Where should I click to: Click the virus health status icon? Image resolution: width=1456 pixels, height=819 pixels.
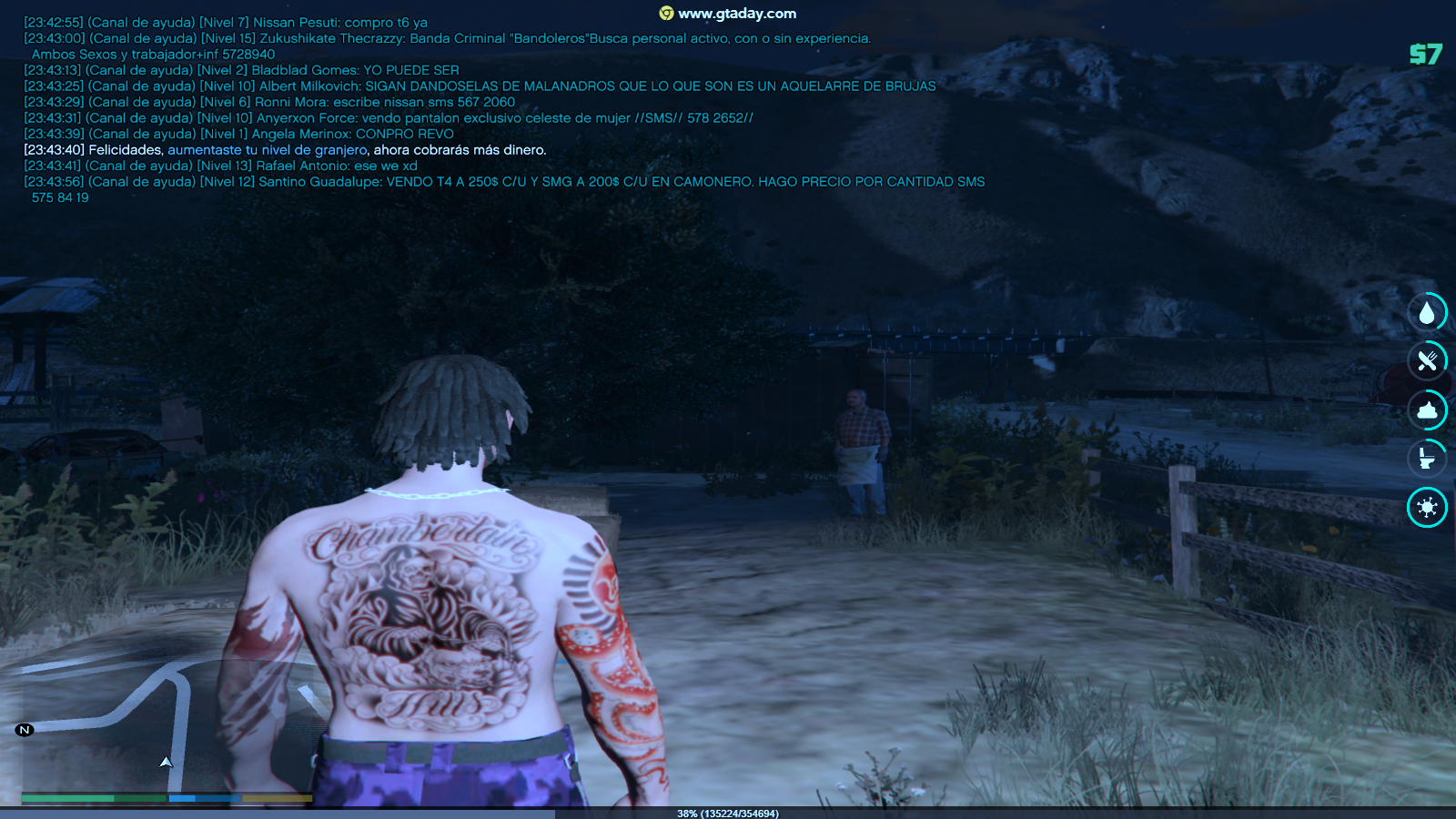(x=1427, y=507)
